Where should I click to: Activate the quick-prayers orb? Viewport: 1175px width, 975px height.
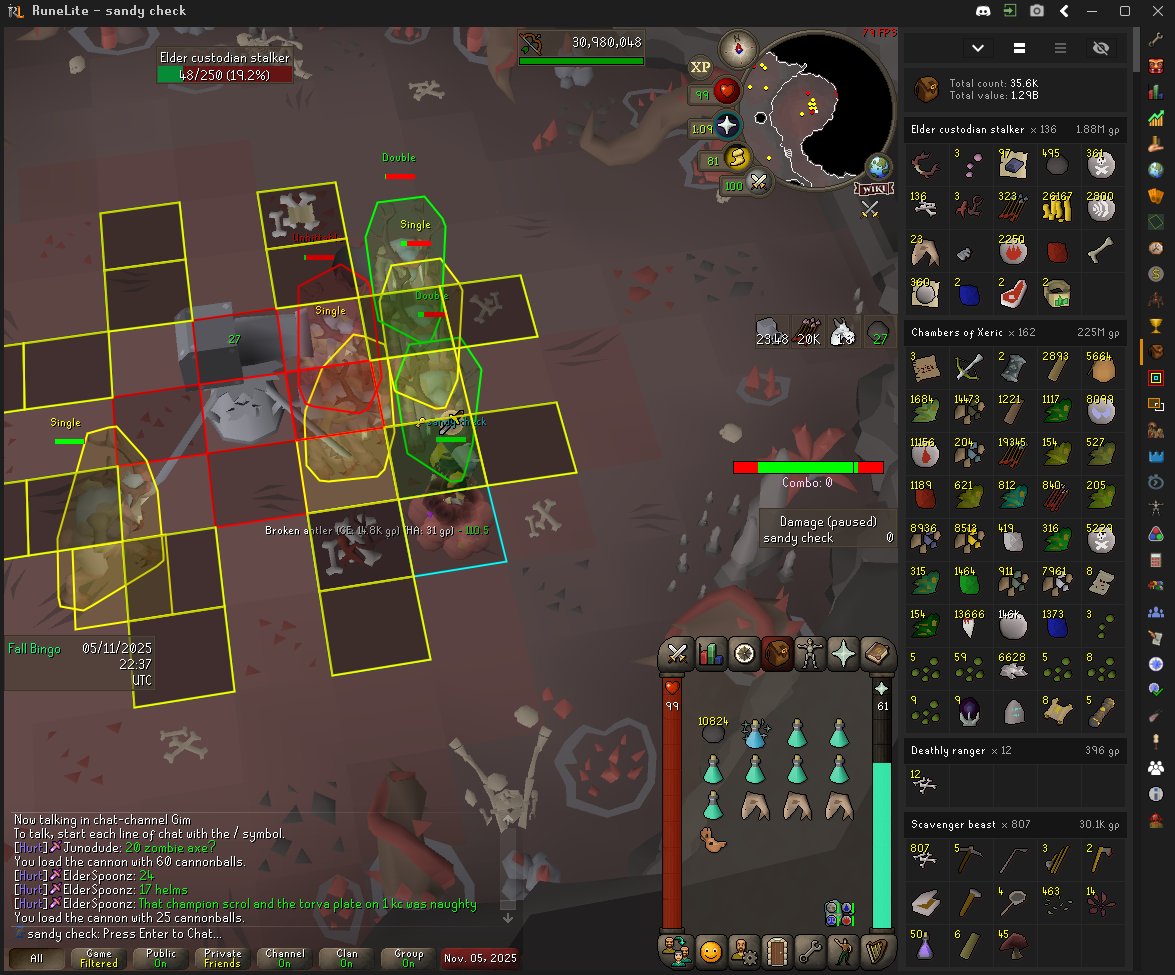tap(727, 127)
